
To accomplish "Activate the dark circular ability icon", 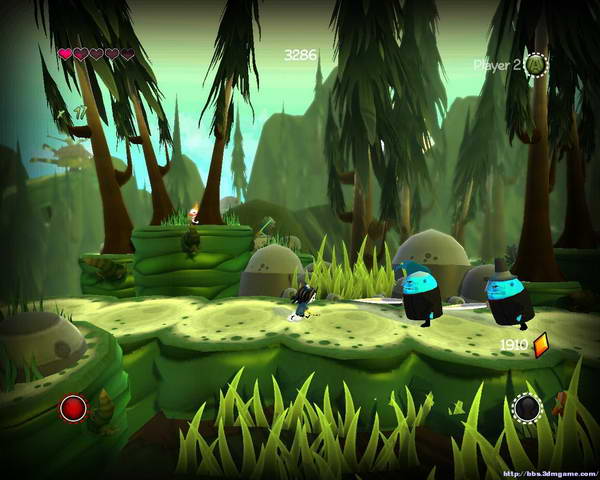I will 527,408.
